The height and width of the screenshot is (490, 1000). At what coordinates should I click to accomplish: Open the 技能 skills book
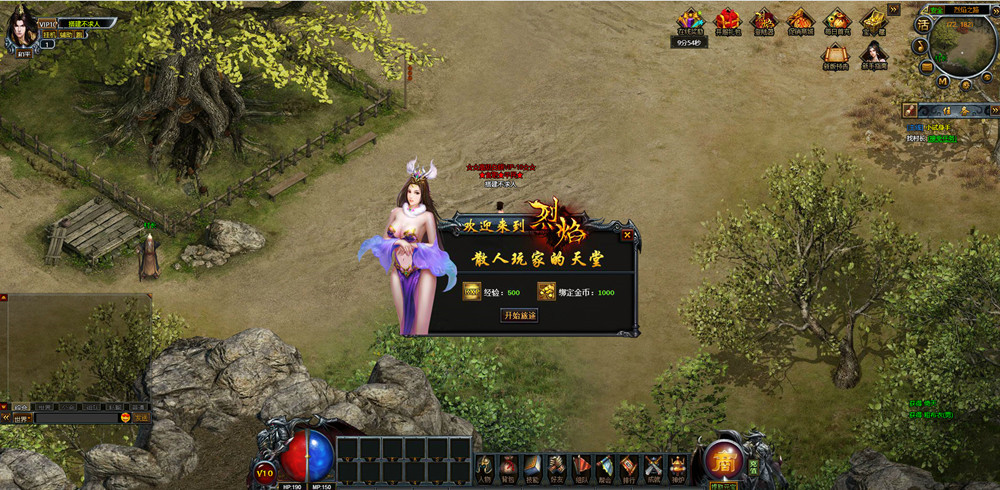click(x=533, y=466)
